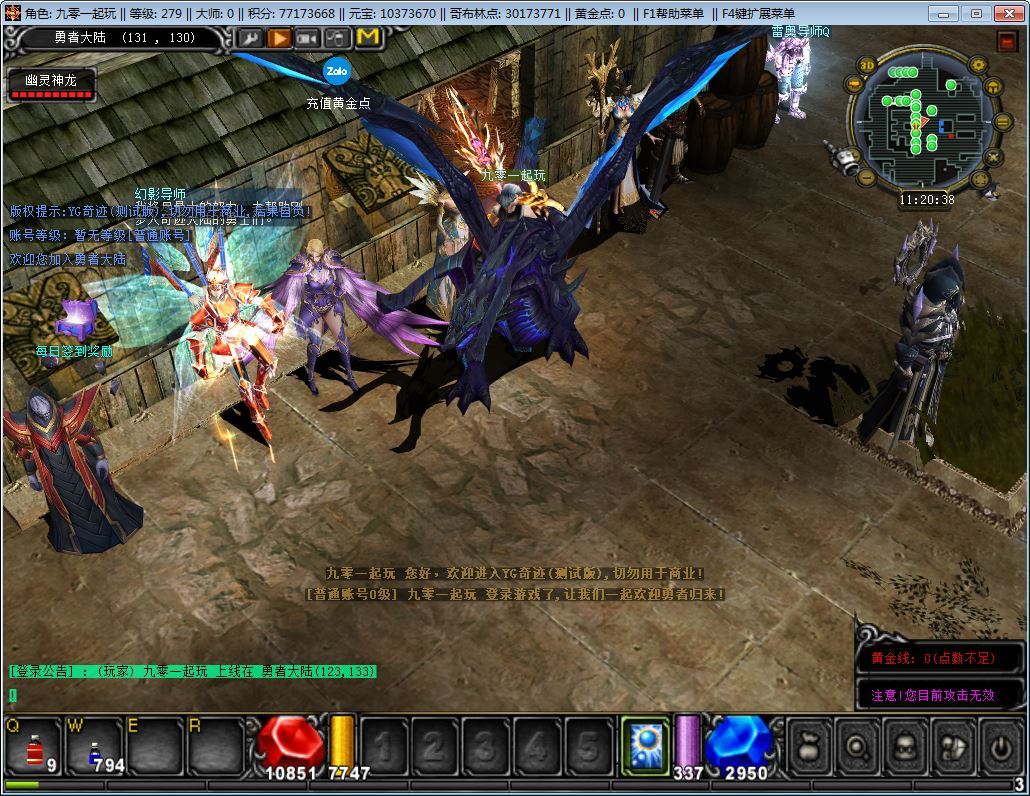Open the character portrait button
This screenshot has height=796, width=1030.
(x=905, y=746)
